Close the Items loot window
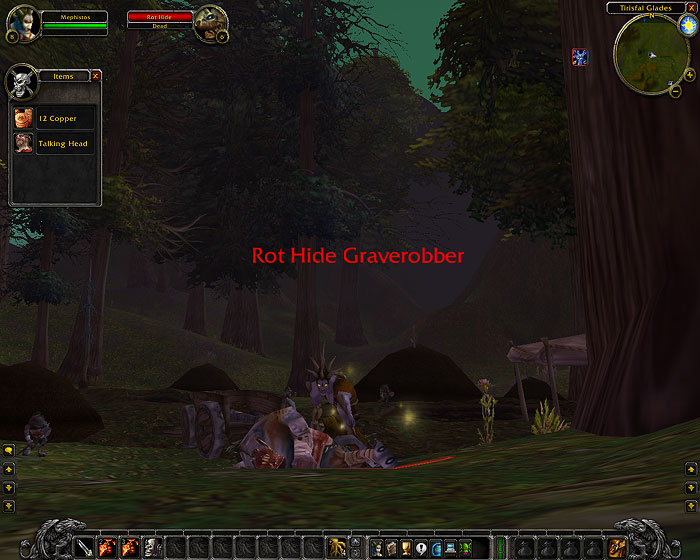 96,75
